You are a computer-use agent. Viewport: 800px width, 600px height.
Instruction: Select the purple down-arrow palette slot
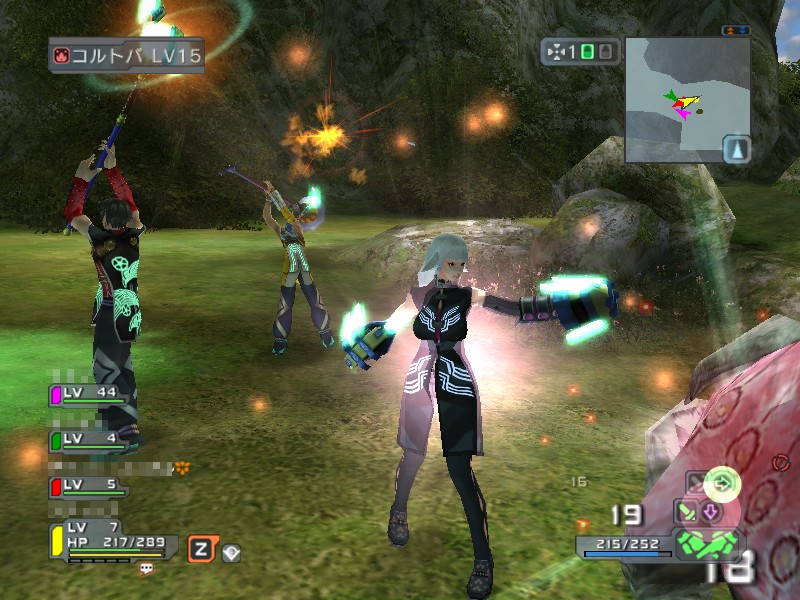(x=711, y=512)
